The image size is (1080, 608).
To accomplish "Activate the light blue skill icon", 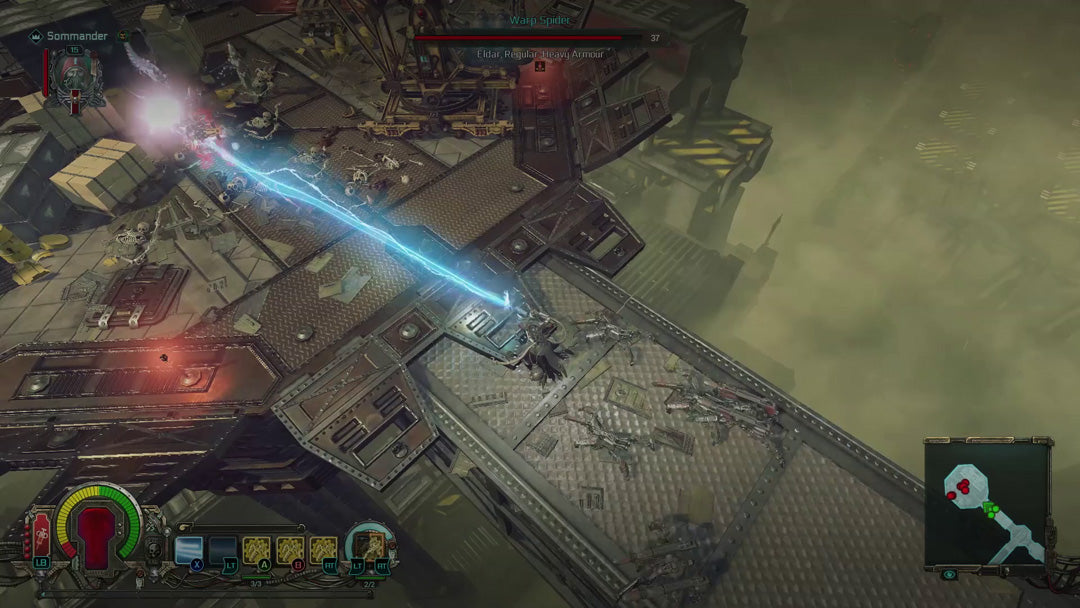I will 189,549.
